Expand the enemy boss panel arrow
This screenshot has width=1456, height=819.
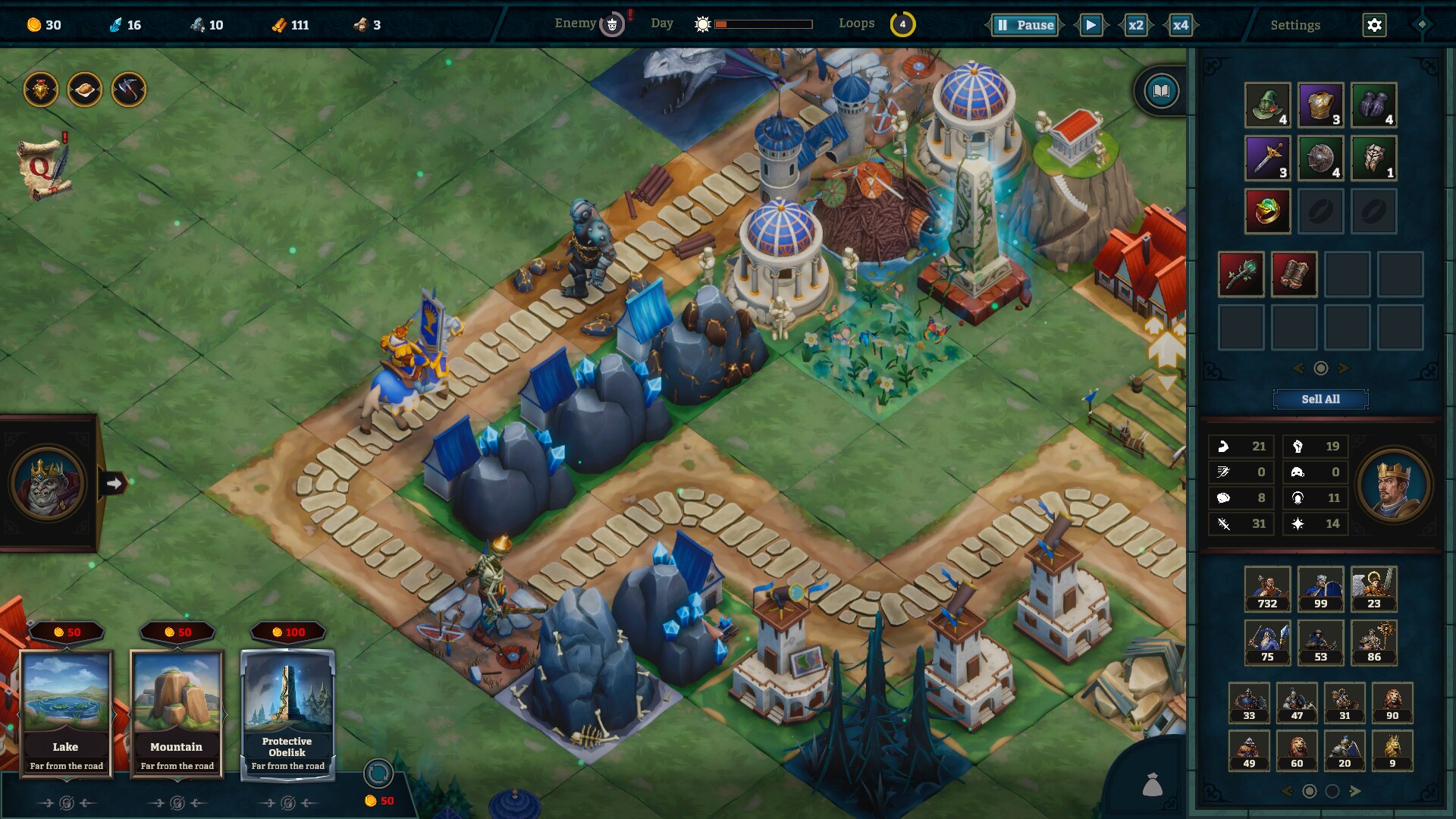115,483
